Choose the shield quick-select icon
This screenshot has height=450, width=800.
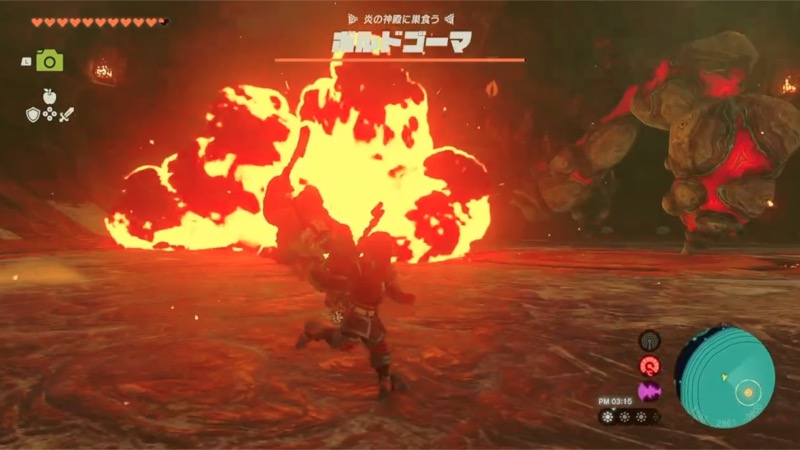[33, 114]
